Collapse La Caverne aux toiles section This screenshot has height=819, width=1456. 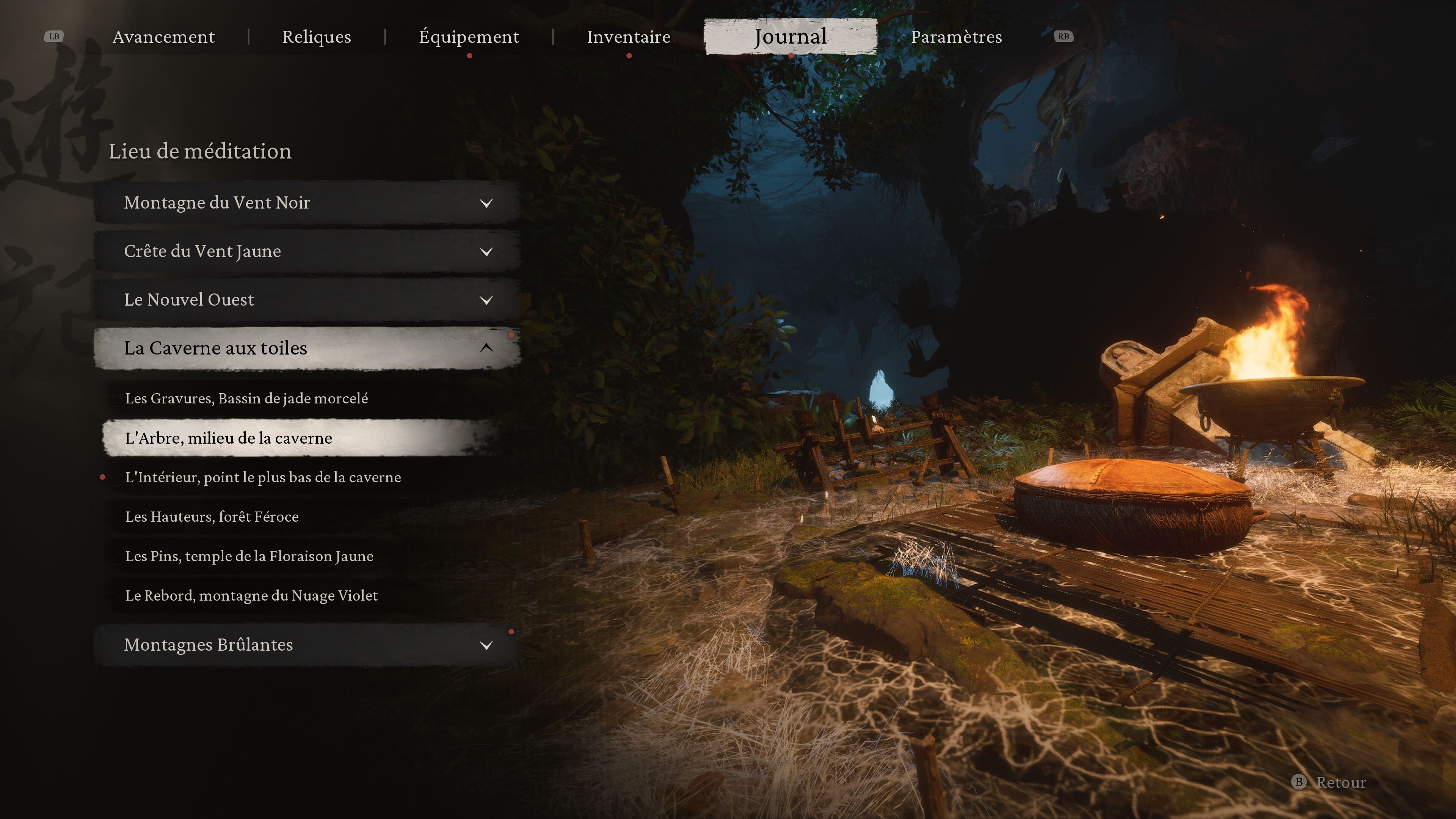[x=308, y=348]
